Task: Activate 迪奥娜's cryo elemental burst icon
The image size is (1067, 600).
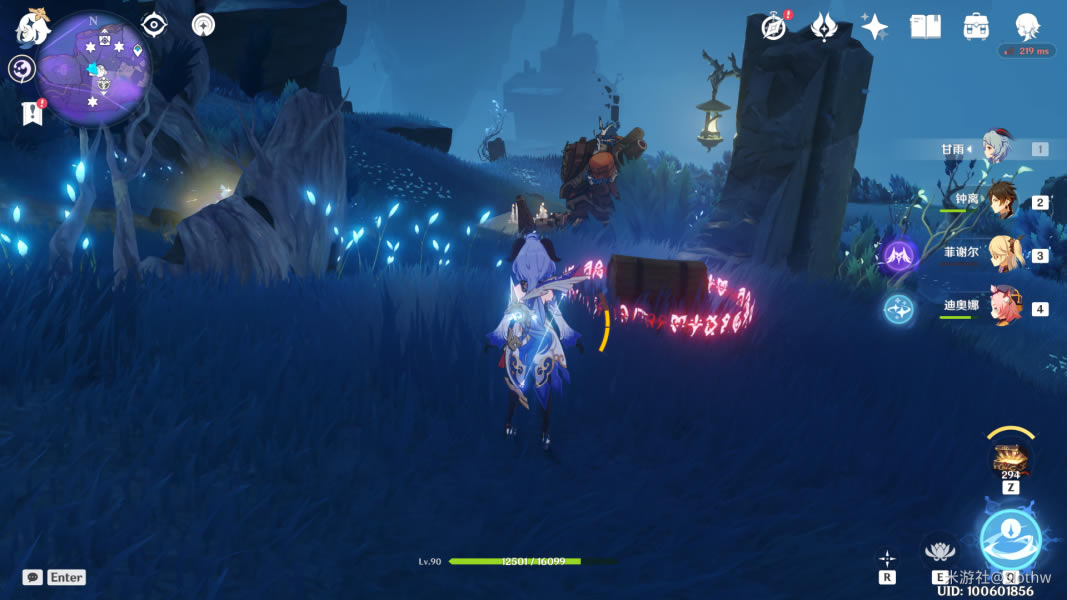Action: tap(898, 308)
